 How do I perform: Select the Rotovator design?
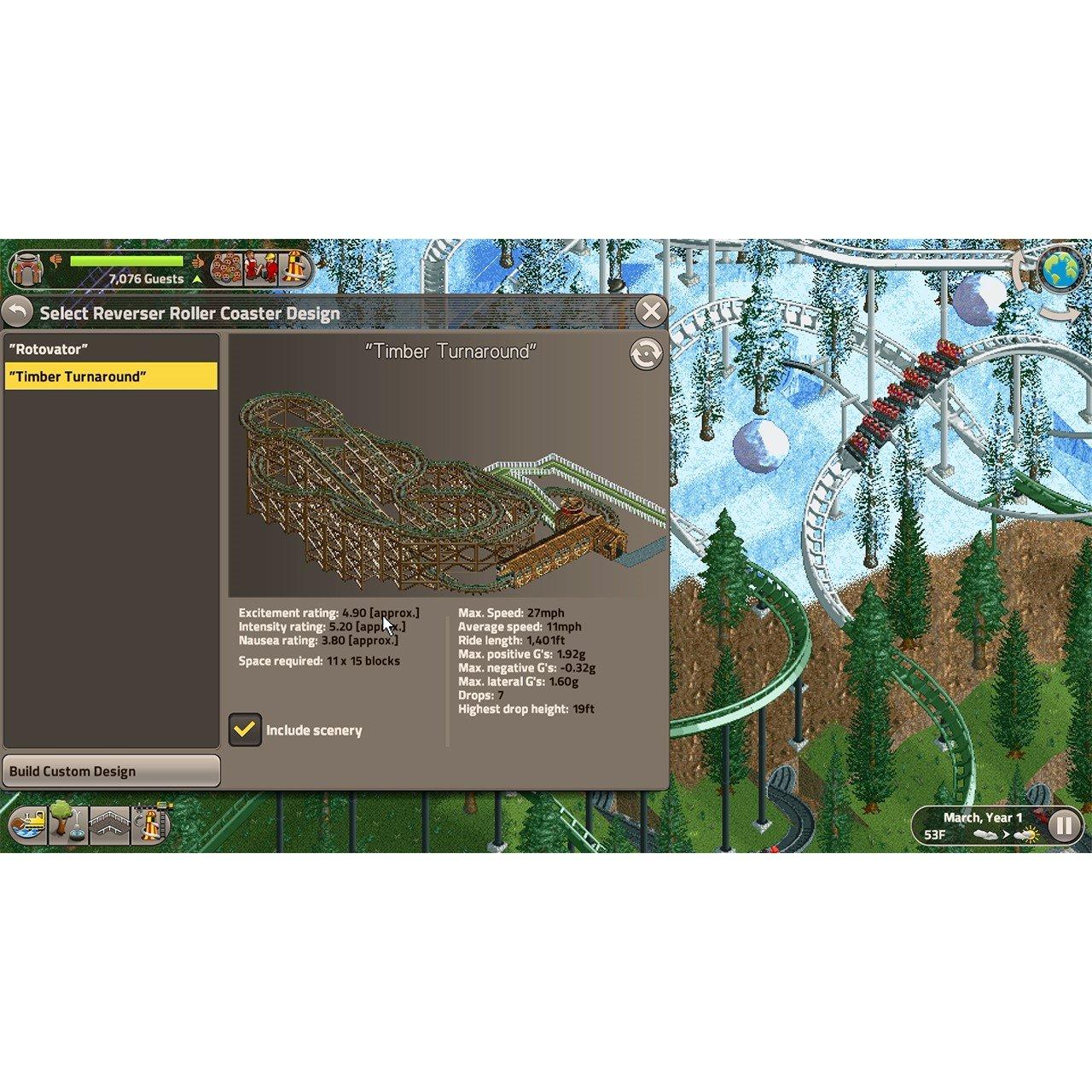tap(49, 348)
